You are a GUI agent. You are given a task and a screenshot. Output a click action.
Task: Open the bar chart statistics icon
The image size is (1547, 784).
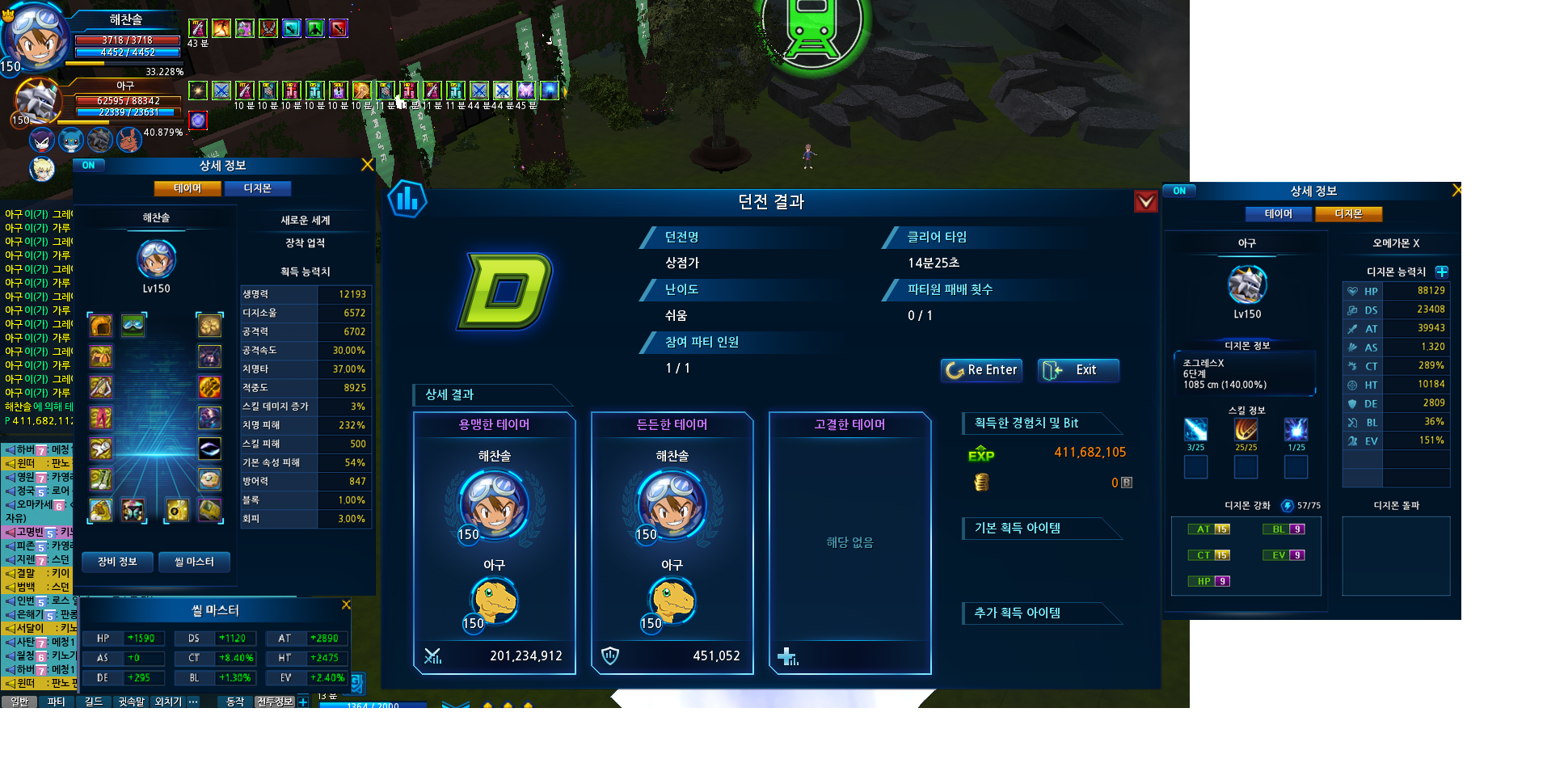point(407,199)
